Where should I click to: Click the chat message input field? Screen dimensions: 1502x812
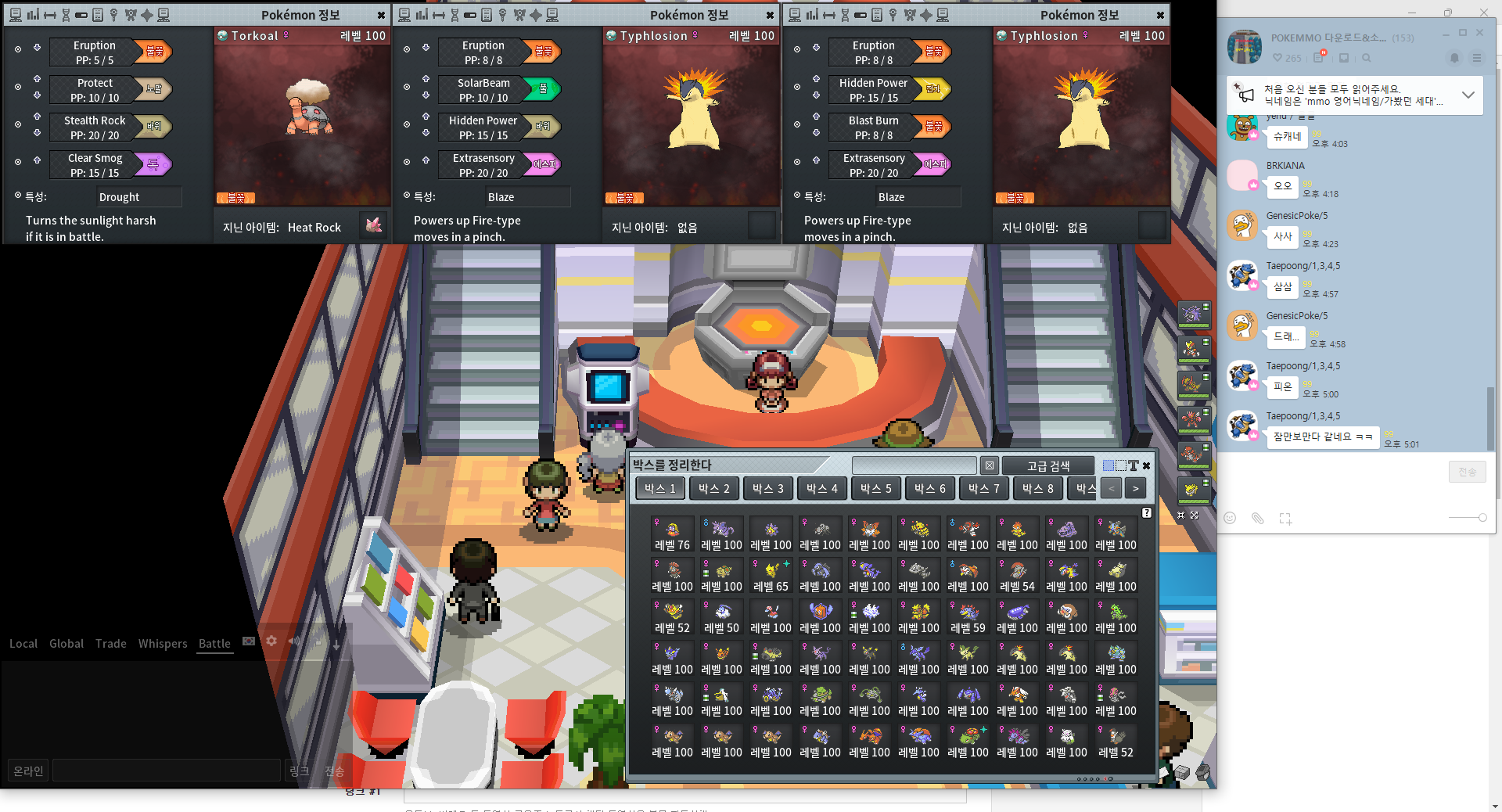click(166, 771)
